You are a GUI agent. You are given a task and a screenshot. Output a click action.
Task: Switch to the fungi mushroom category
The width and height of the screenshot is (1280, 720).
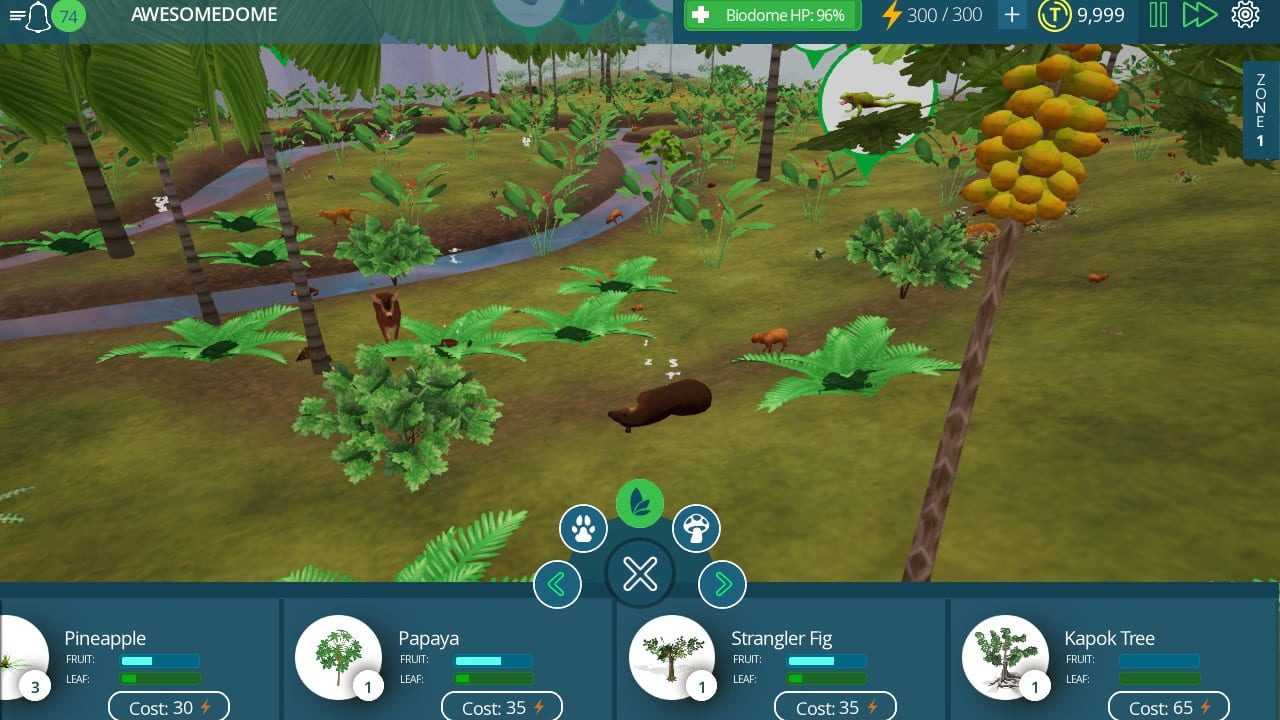click(696, 528)
